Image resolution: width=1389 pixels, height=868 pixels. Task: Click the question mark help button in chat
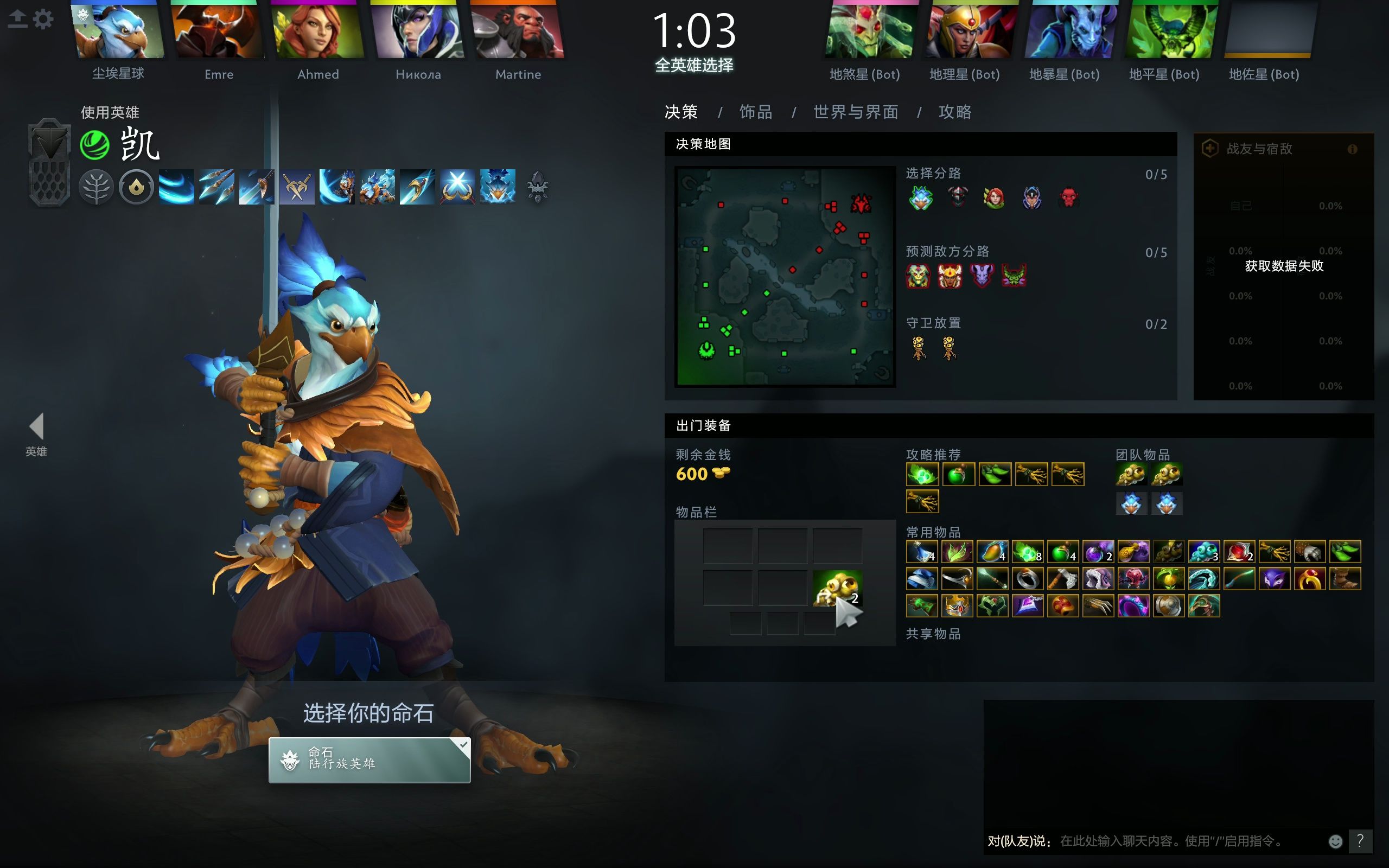pyautogui.click(x=1360, y=841)
